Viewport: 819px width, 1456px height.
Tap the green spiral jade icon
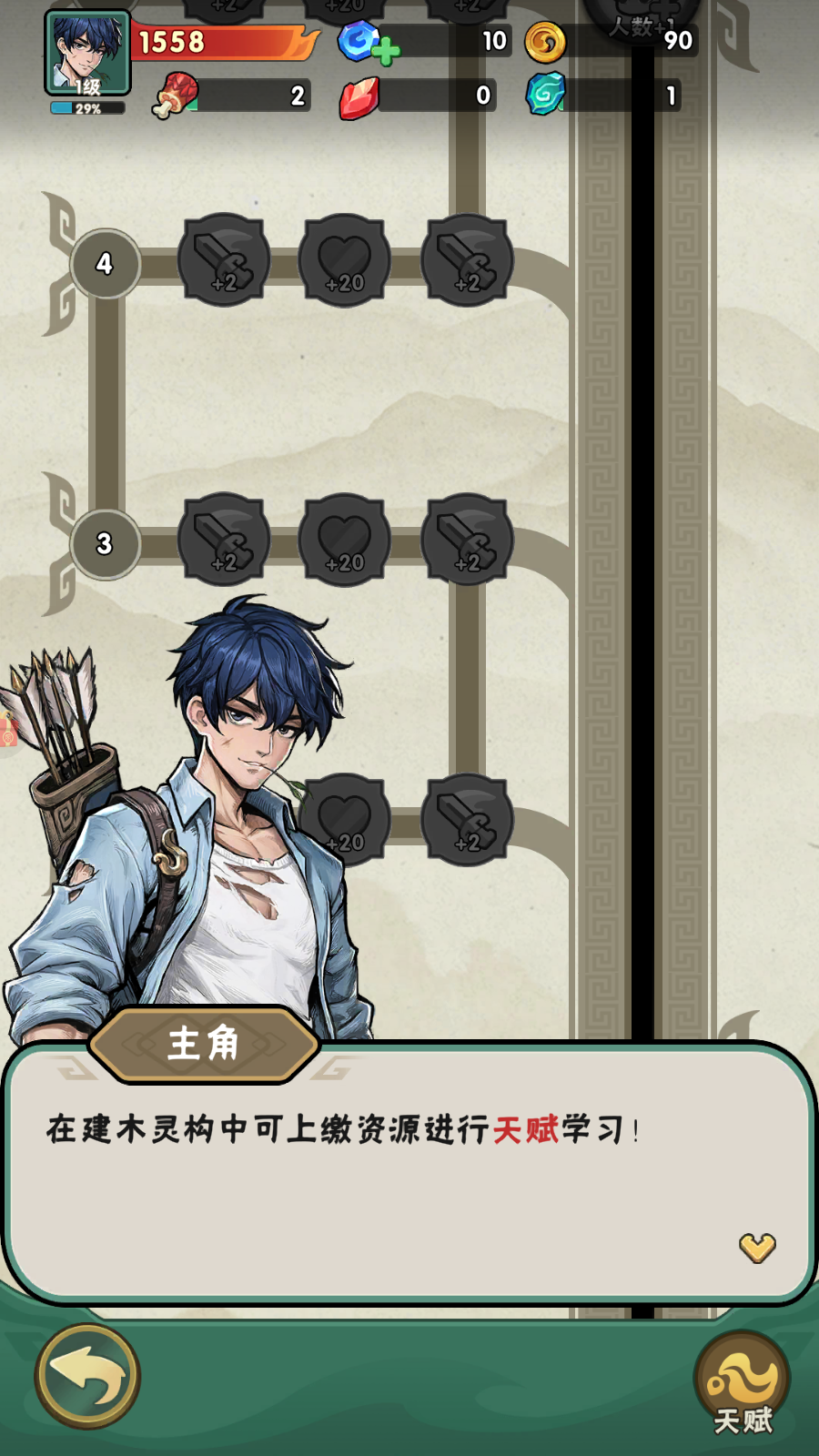point(546,95)
